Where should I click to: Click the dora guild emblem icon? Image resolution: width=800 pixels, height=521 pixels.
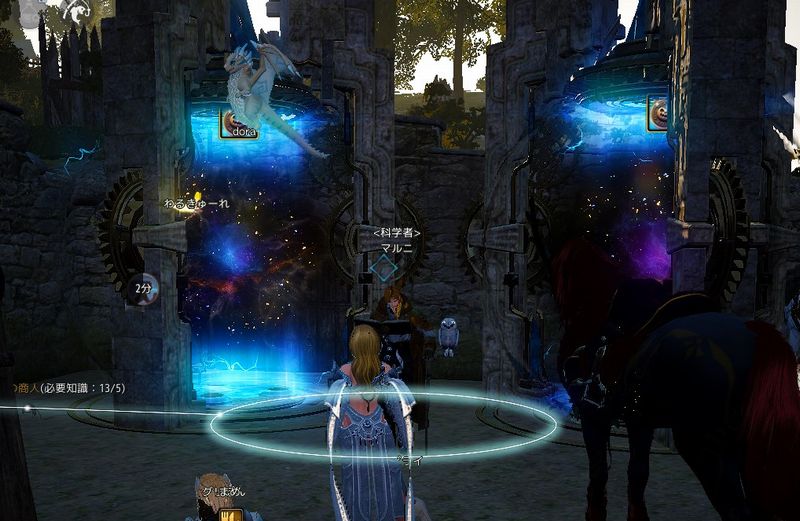pyautogui.click(x=231, y=123)
